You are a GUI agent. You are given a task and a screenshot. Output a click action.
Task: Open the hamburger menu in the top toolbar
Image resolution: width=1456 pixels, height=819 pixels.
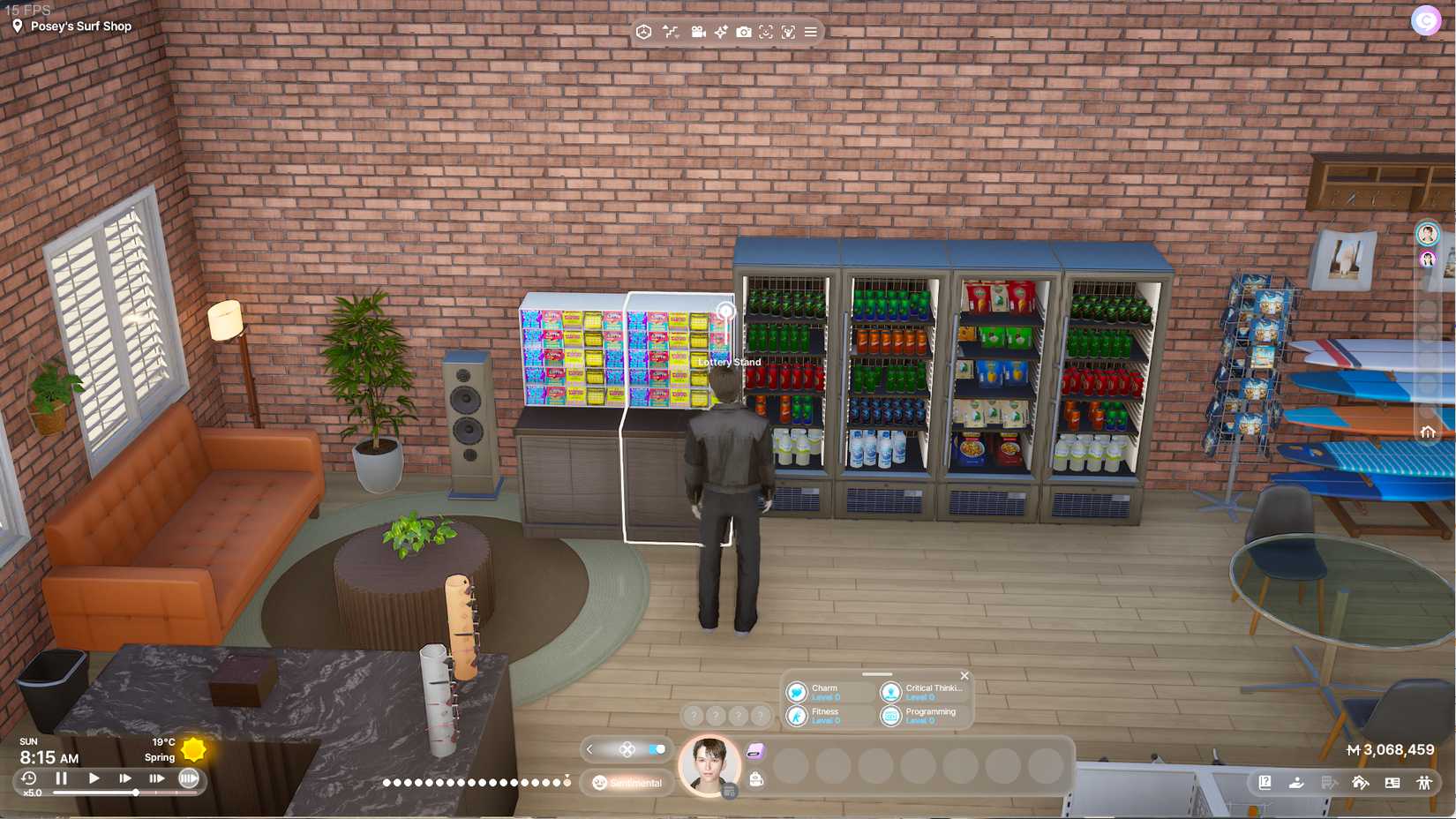tap(811, 32)
